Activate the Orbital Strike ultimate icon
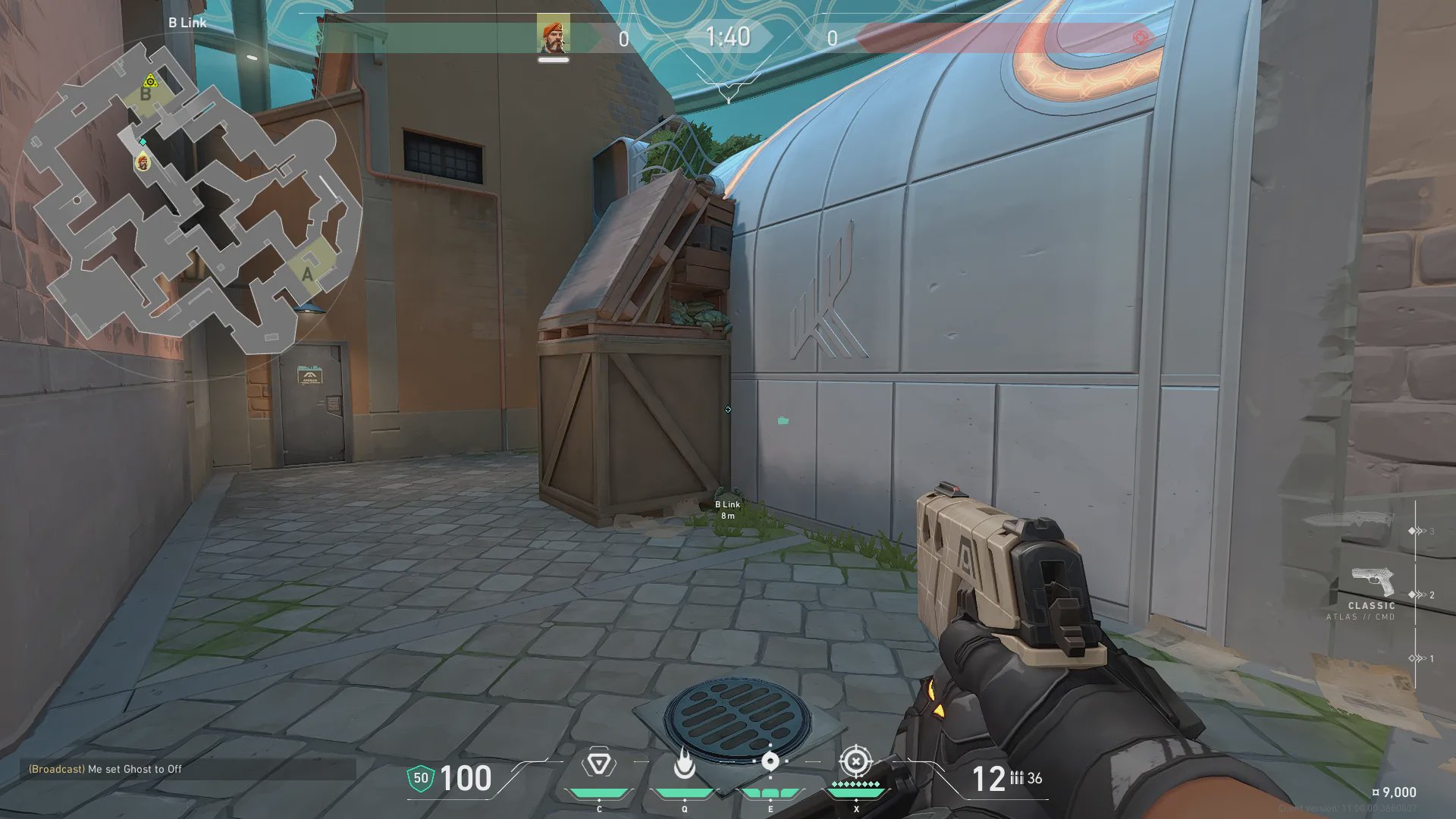 (x=856, y=761)
